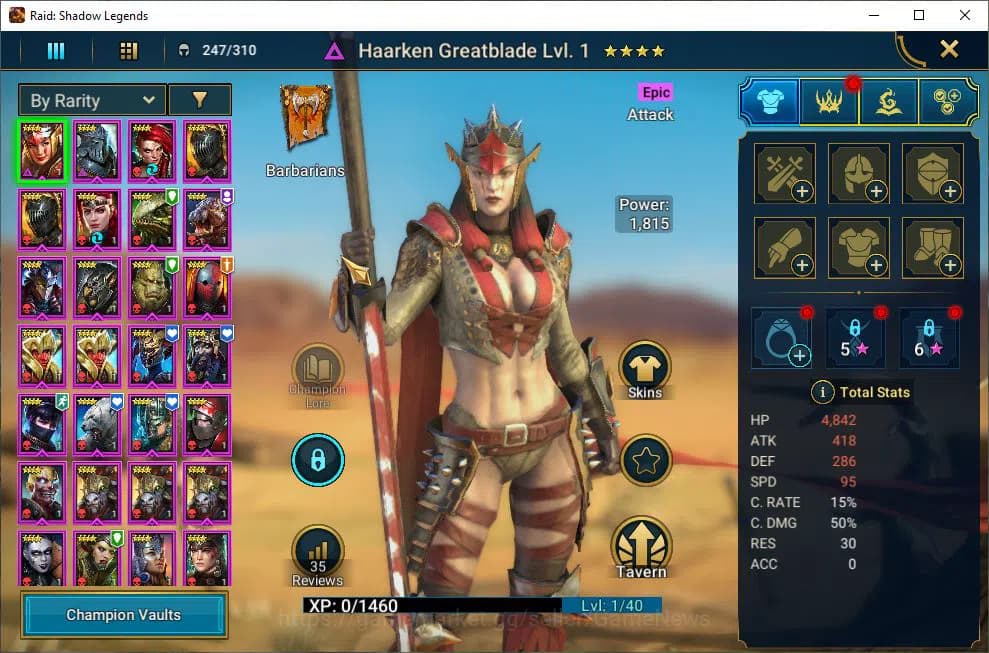Maximize the Raid: Shadow Legends window
Viewport: 989px width, 653px height.
pyautogui.click(x=919, y=15)
